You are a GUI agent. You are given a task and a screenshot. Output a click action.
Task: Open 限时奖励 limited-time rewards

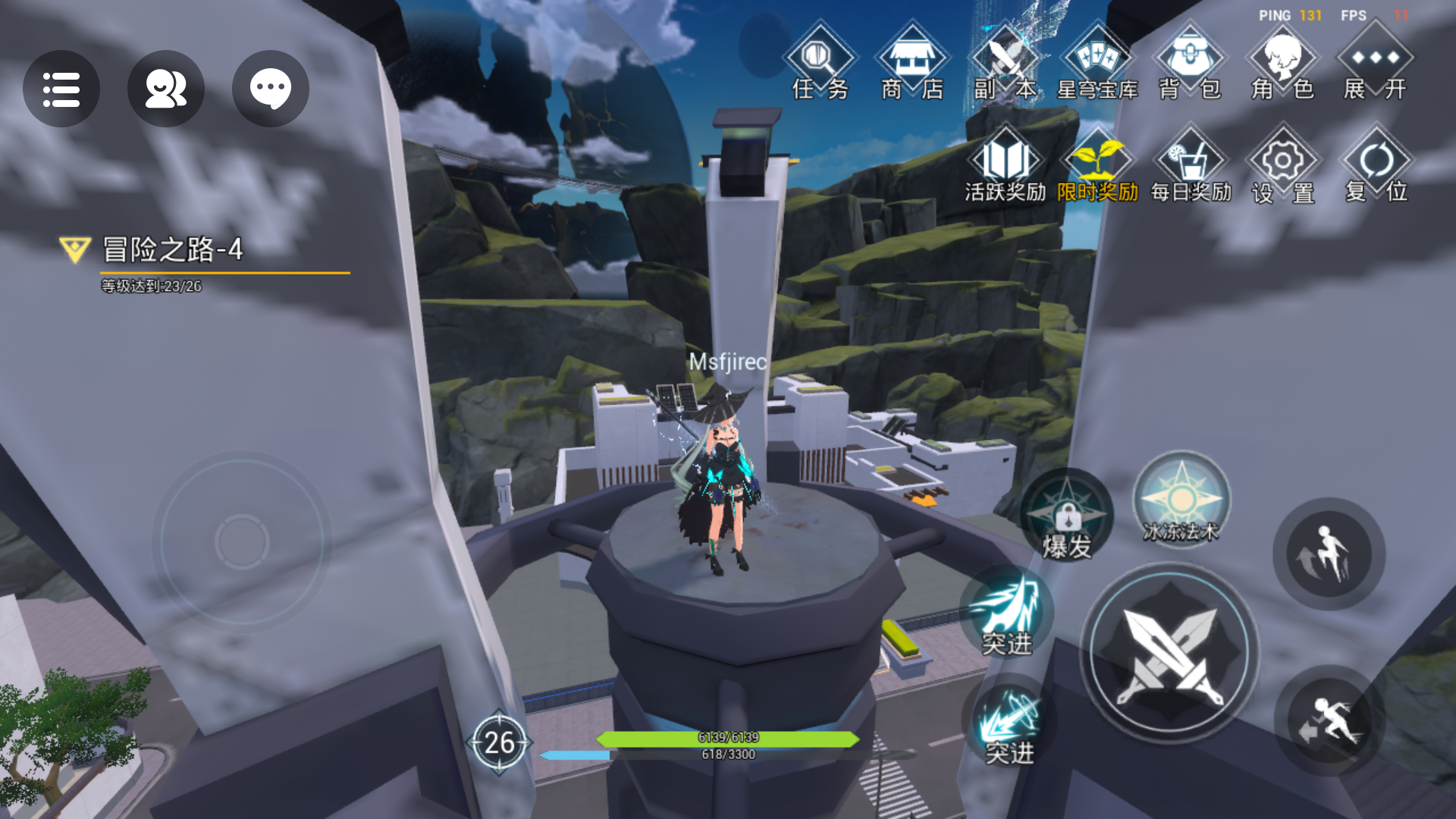tap(1097, 167)
